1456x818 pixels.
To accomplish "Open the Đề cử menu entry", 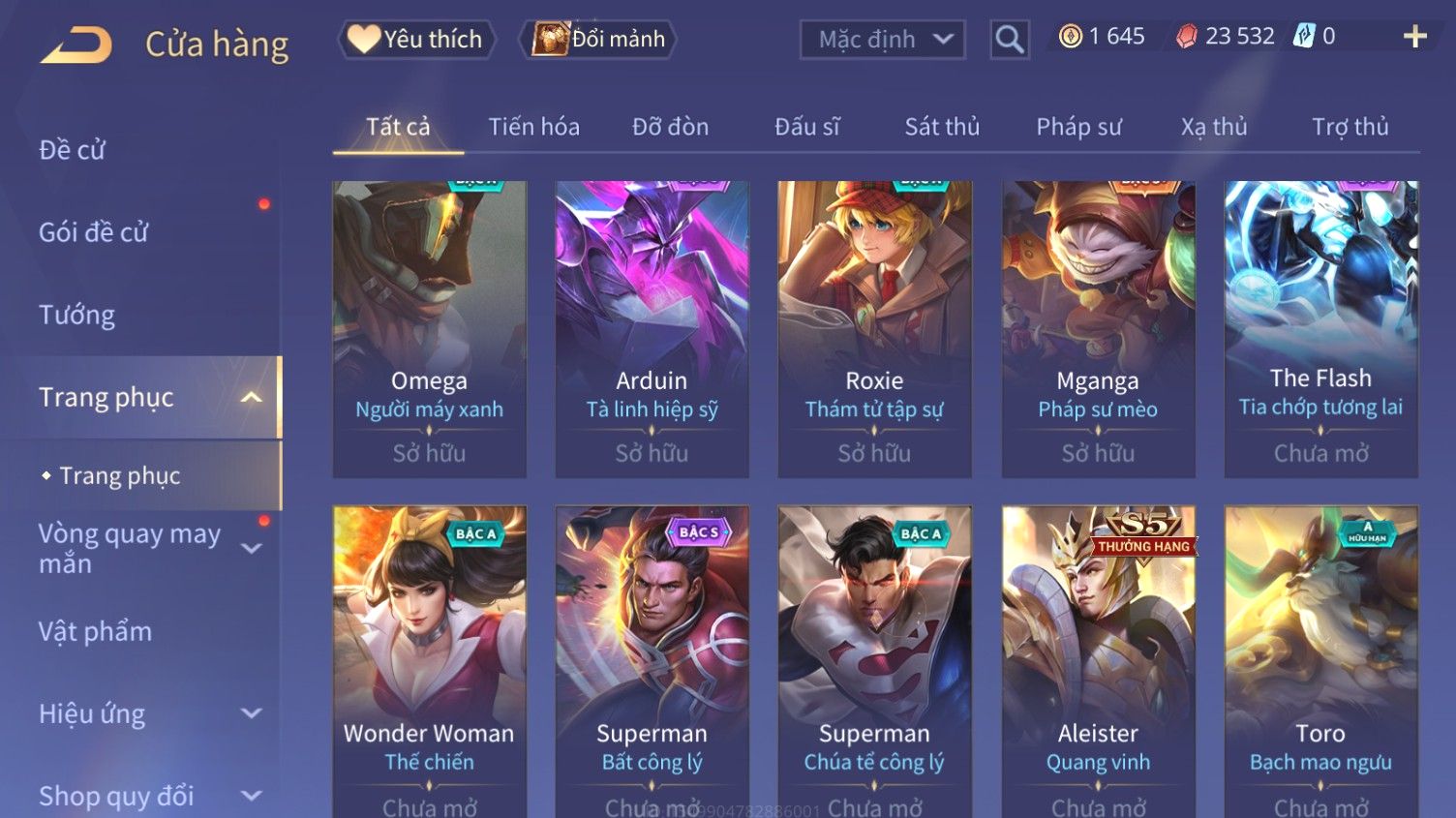I will pyautogui.click(x=73, y=150).
